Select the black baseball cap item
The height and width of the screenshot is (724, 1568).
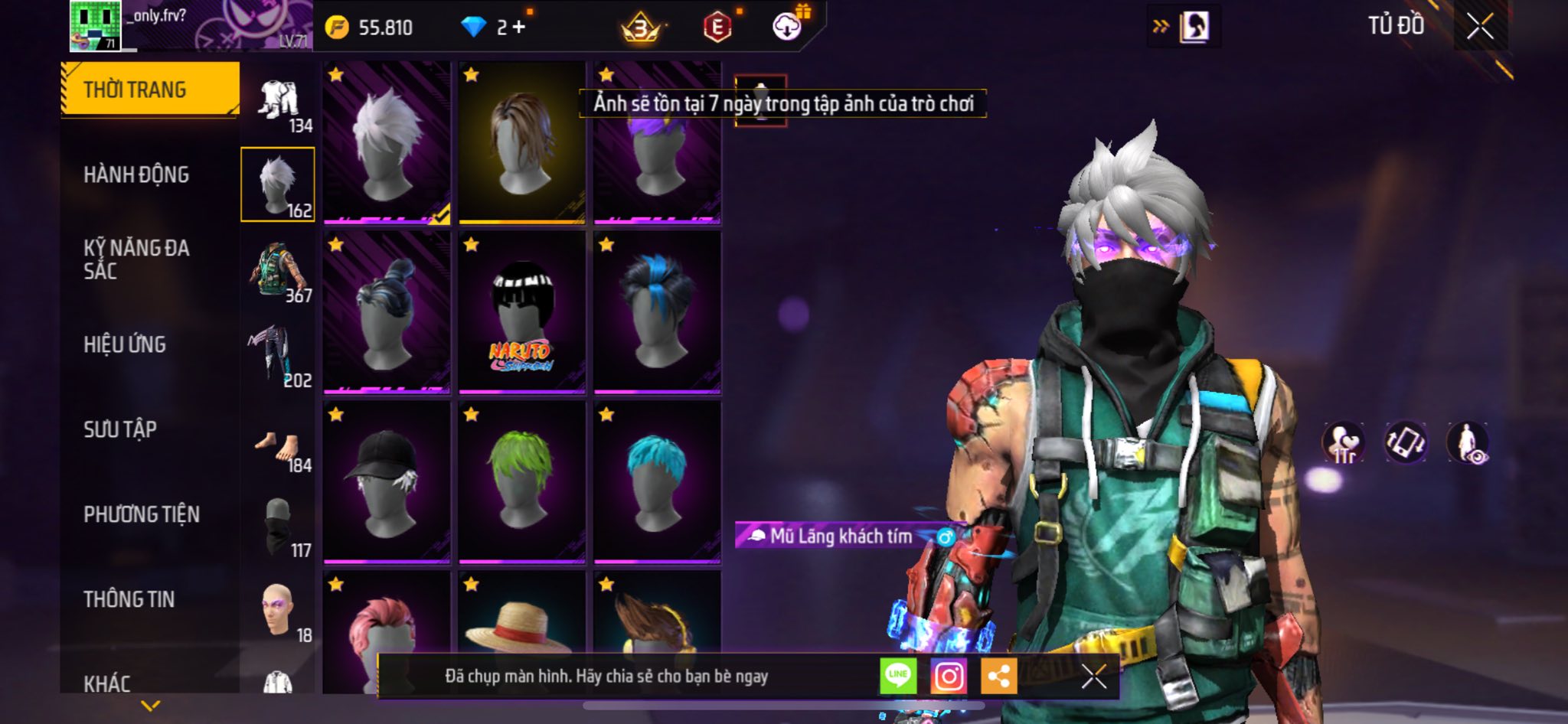[387, 482]
